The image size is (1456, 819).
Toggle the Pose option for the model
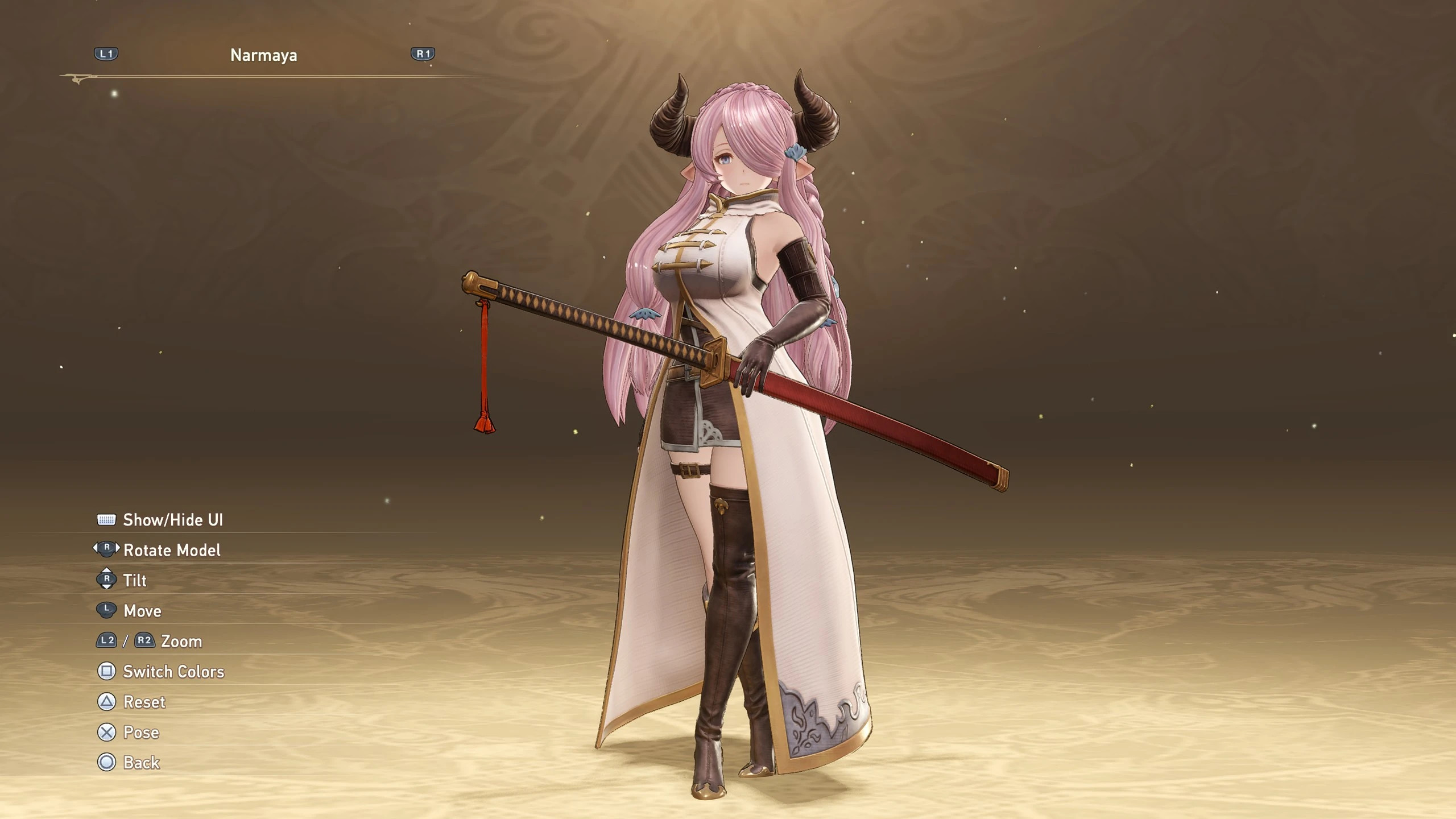click(141, 733)
